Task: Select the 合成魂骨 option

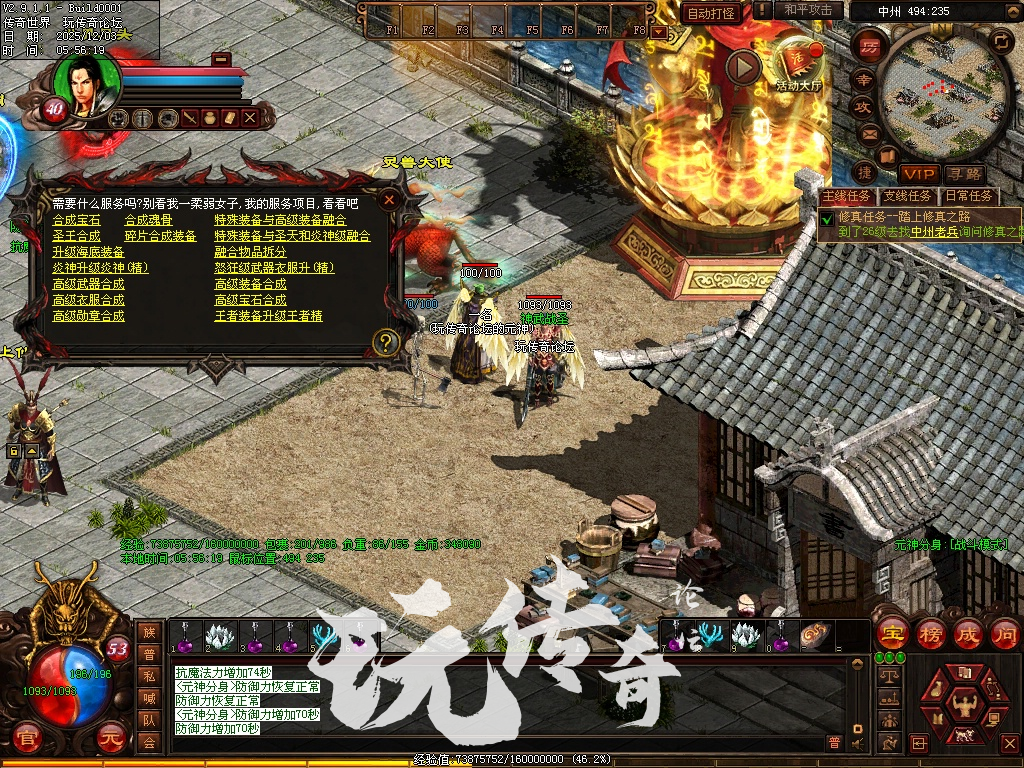Action: pos(148,220)
